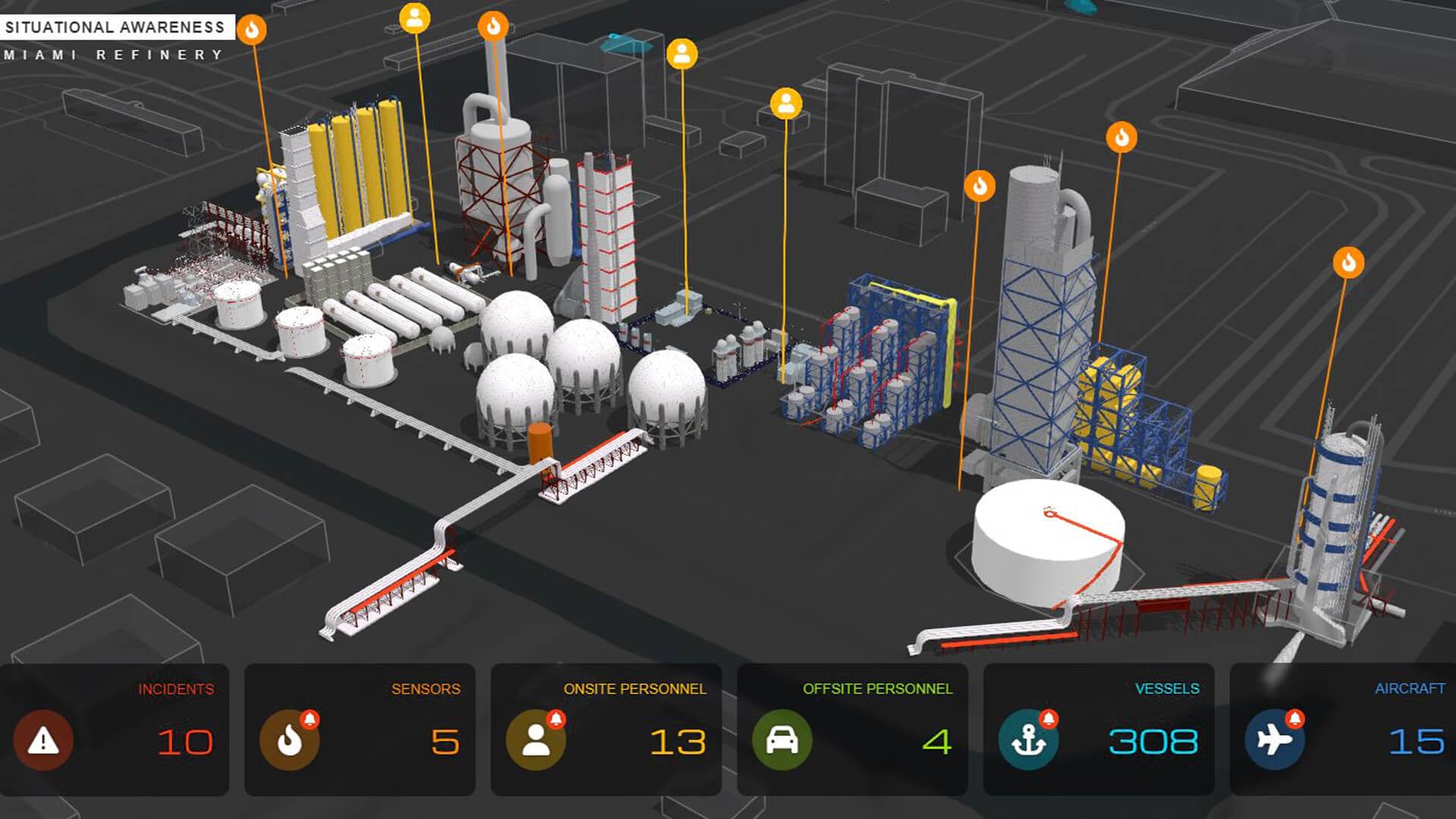Select the personnel marker above the central pump unit
The height and width of the screenshot is (819, 1456).
(682, 53)
